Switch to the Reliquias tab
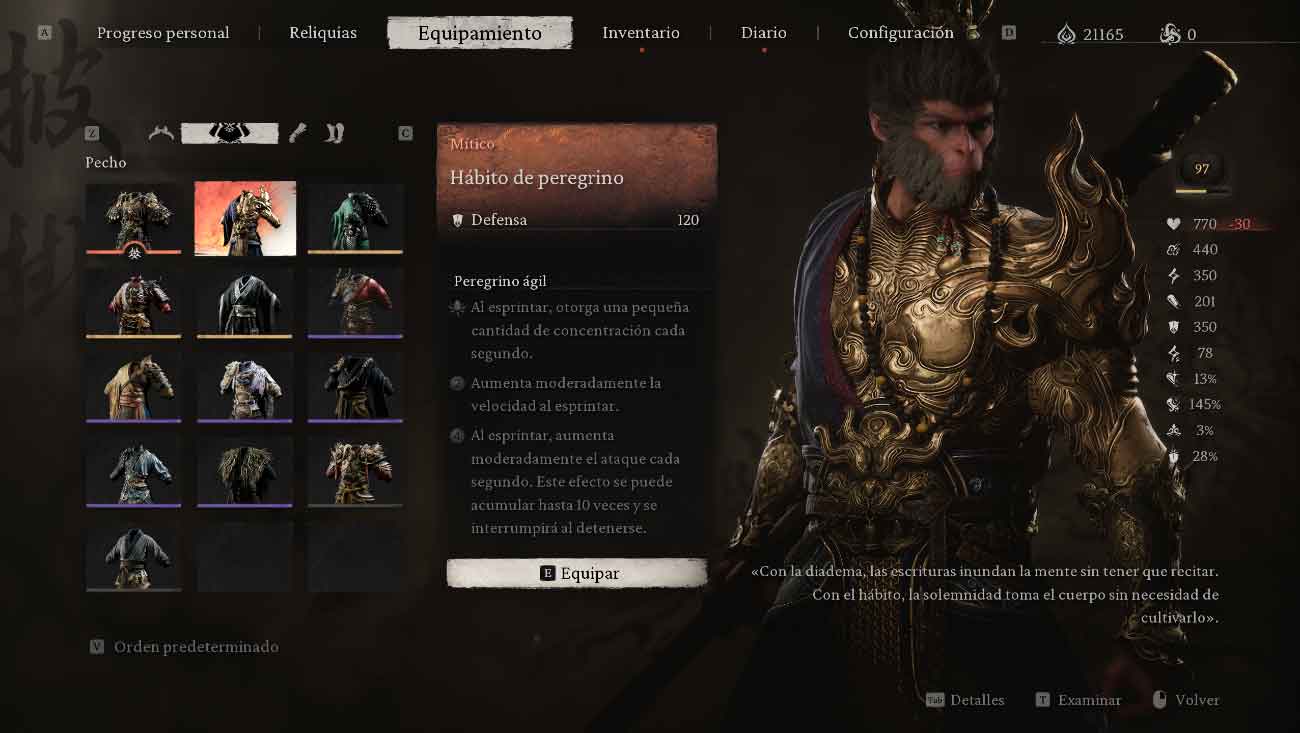Image resolution: width=1300 pixels, height=733 pixels. click(x=323, y=33)
